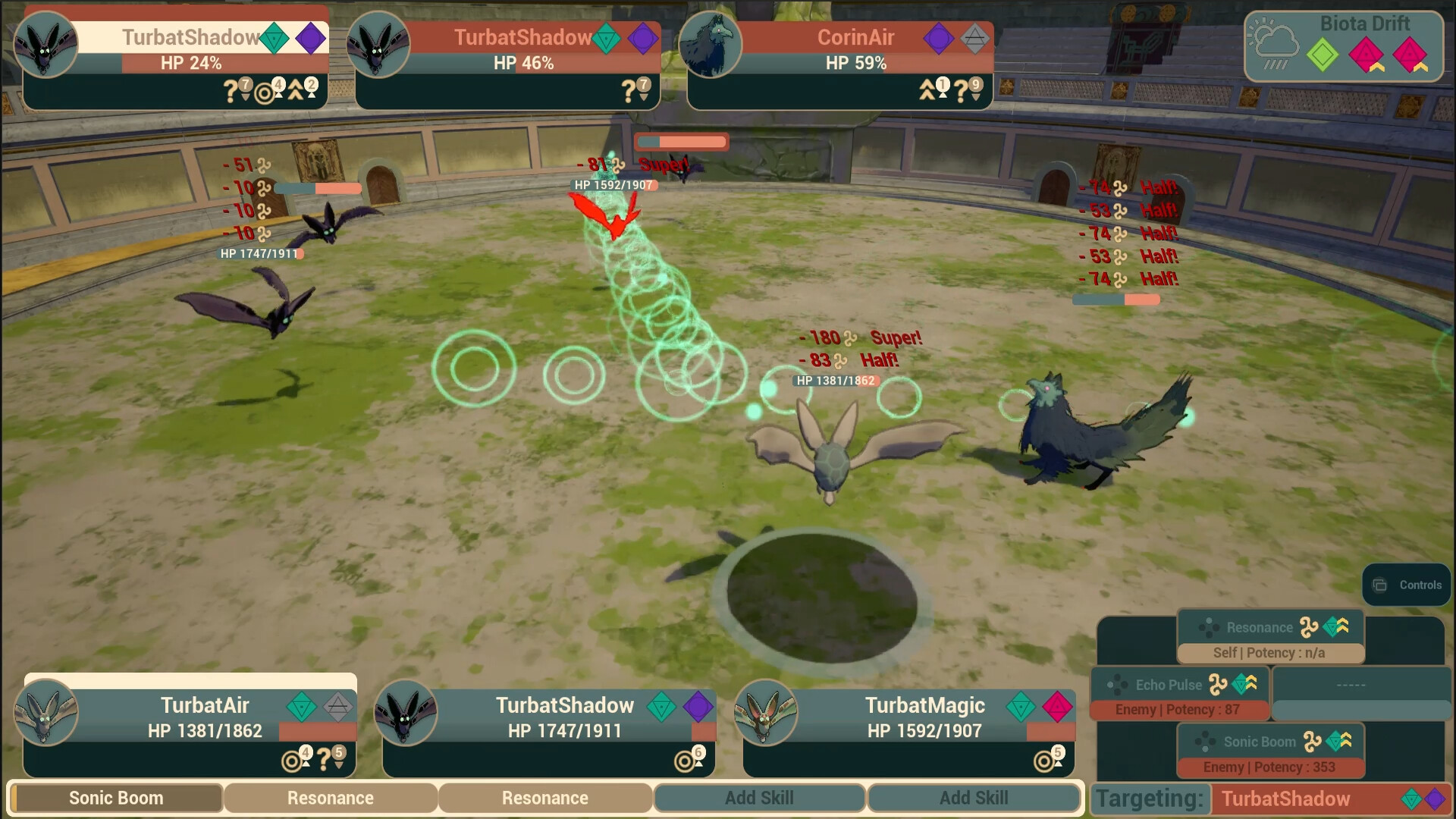The image size is (1456, 819).
Task: Click the teal element diamond beside TurbatMagic's name
Action: click(1022, 705)
